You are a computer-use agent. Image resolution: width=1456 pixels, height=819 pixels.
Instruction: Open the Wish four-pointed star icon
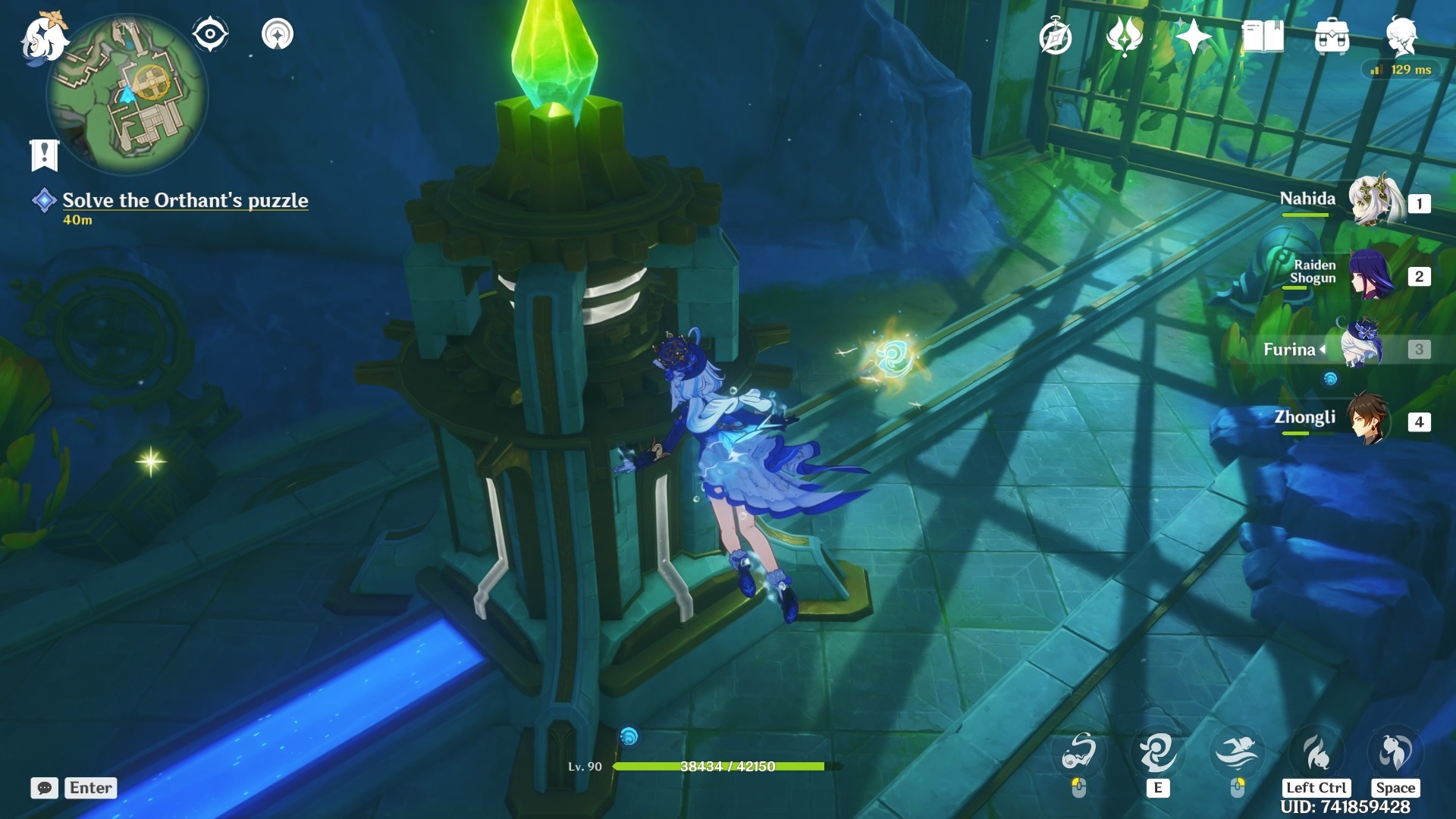click(x=1193, y=36)
